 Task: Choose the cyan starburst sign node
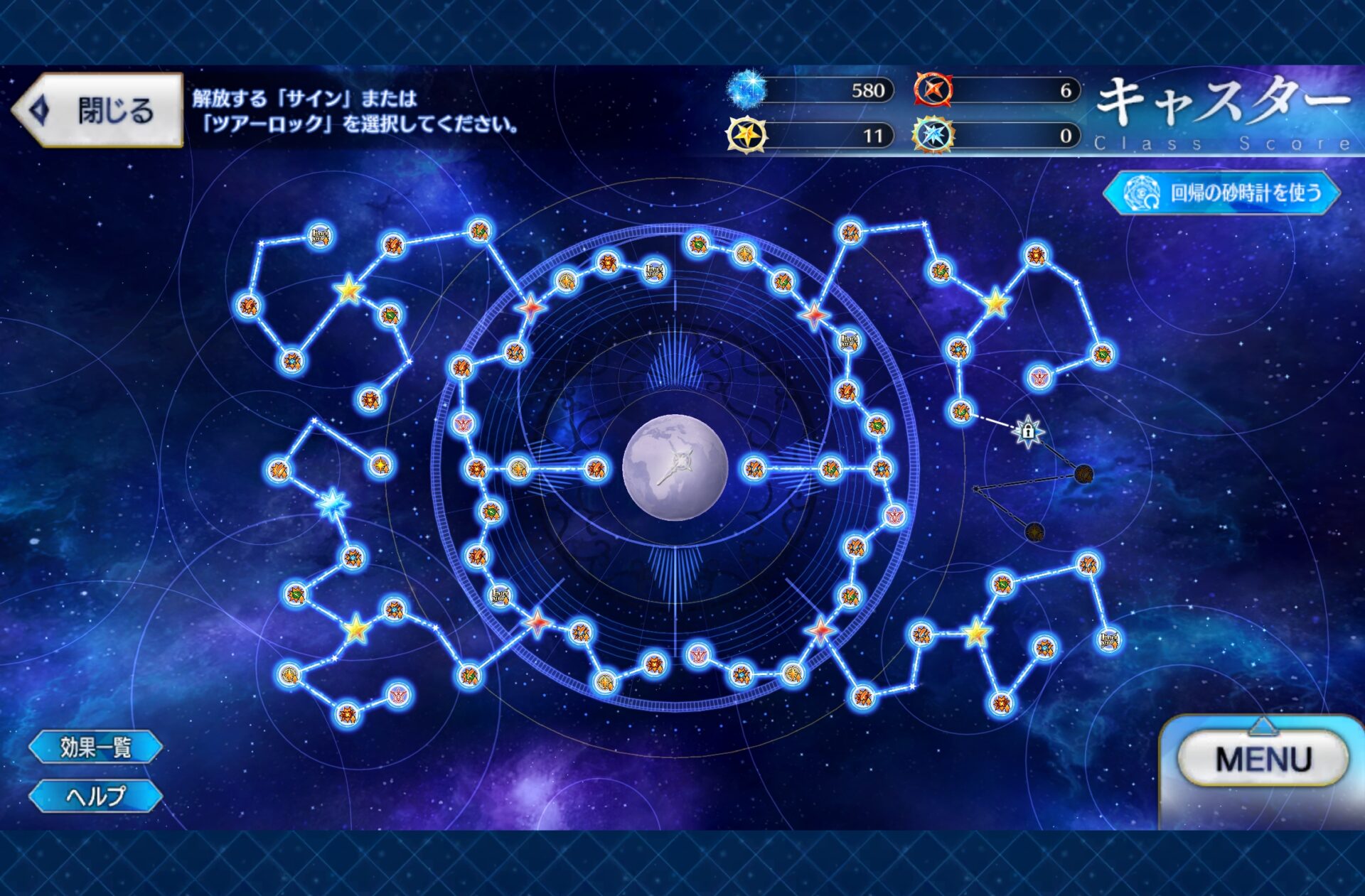tap(332, 504)
